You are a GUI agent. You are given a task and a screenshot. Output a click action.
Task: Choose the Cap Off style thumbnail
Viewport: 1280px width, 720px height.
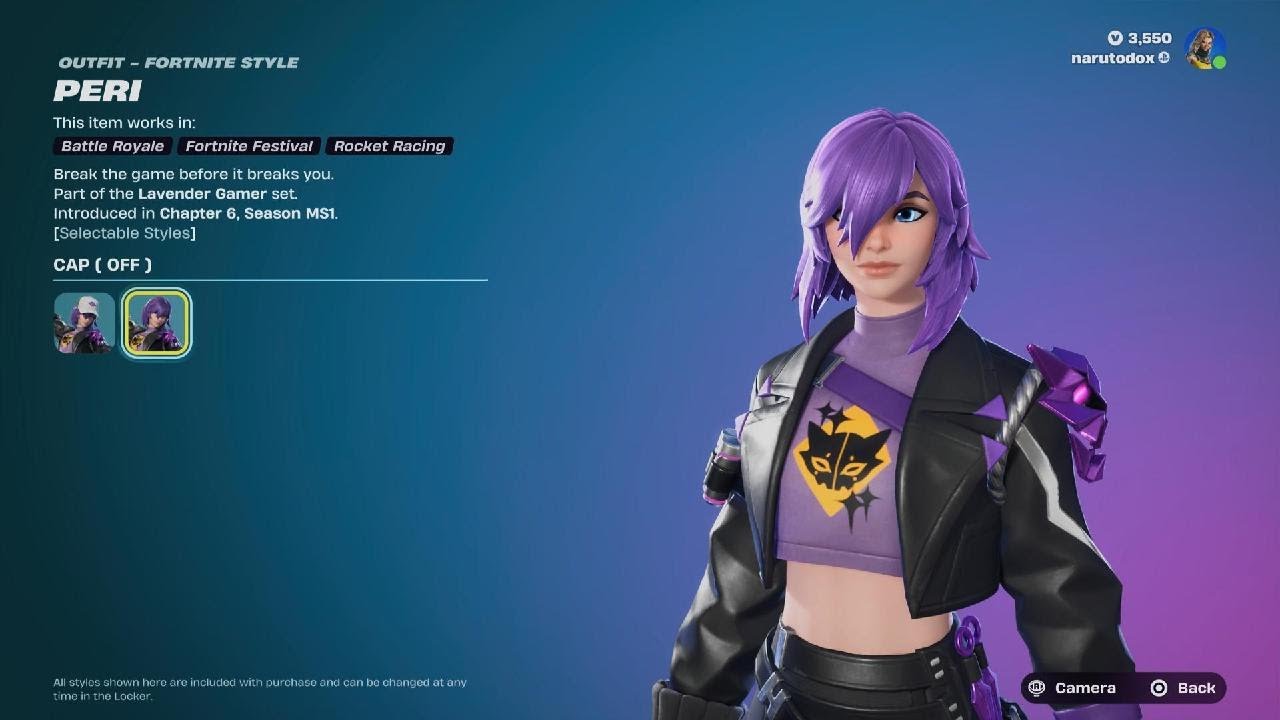coord(156,323)
